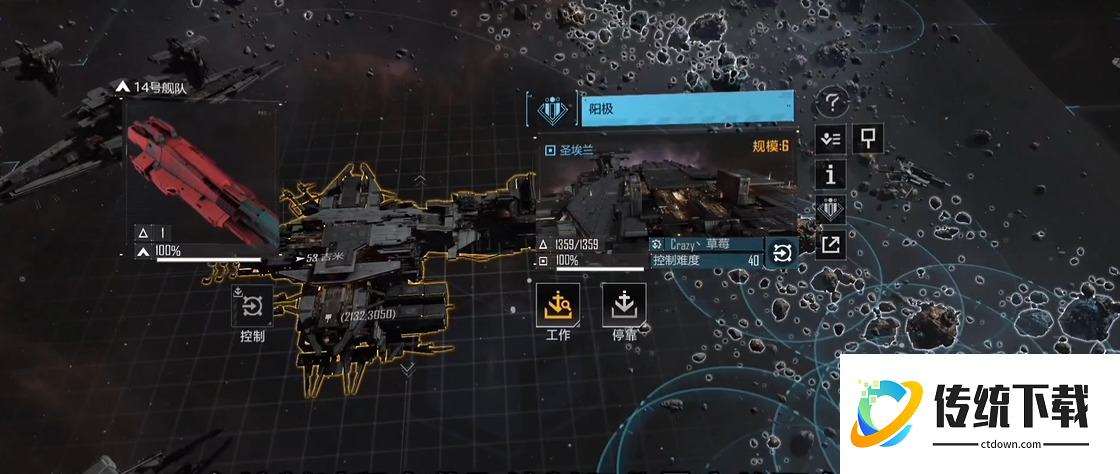The height and width of the screenshot is (474, 1120).
Task: Select the red ship of 14号舰队
Action: tap(200, 180)
